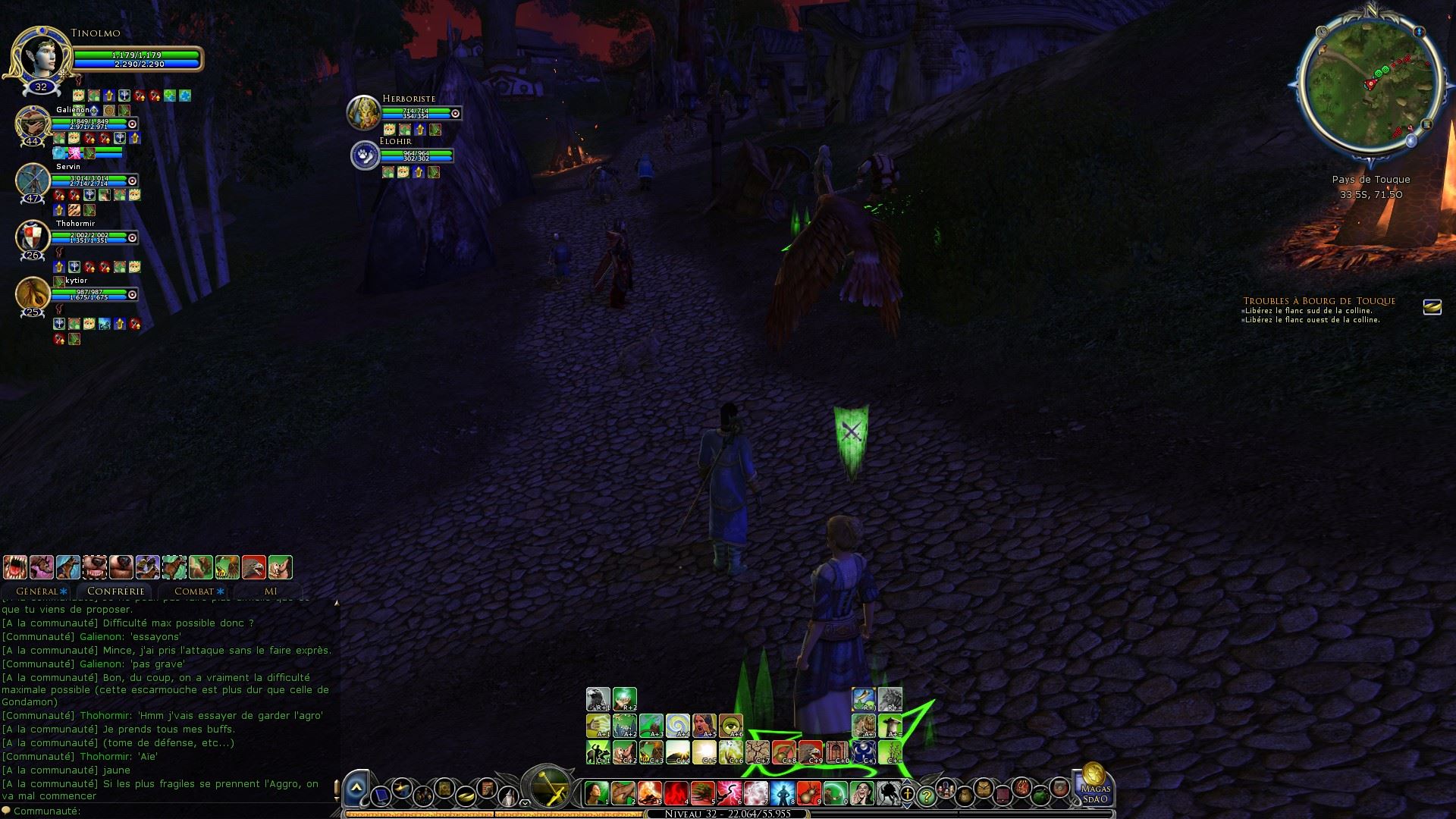
Task: Target party member Galienon's portrait
Action: [x=33, y=124]
